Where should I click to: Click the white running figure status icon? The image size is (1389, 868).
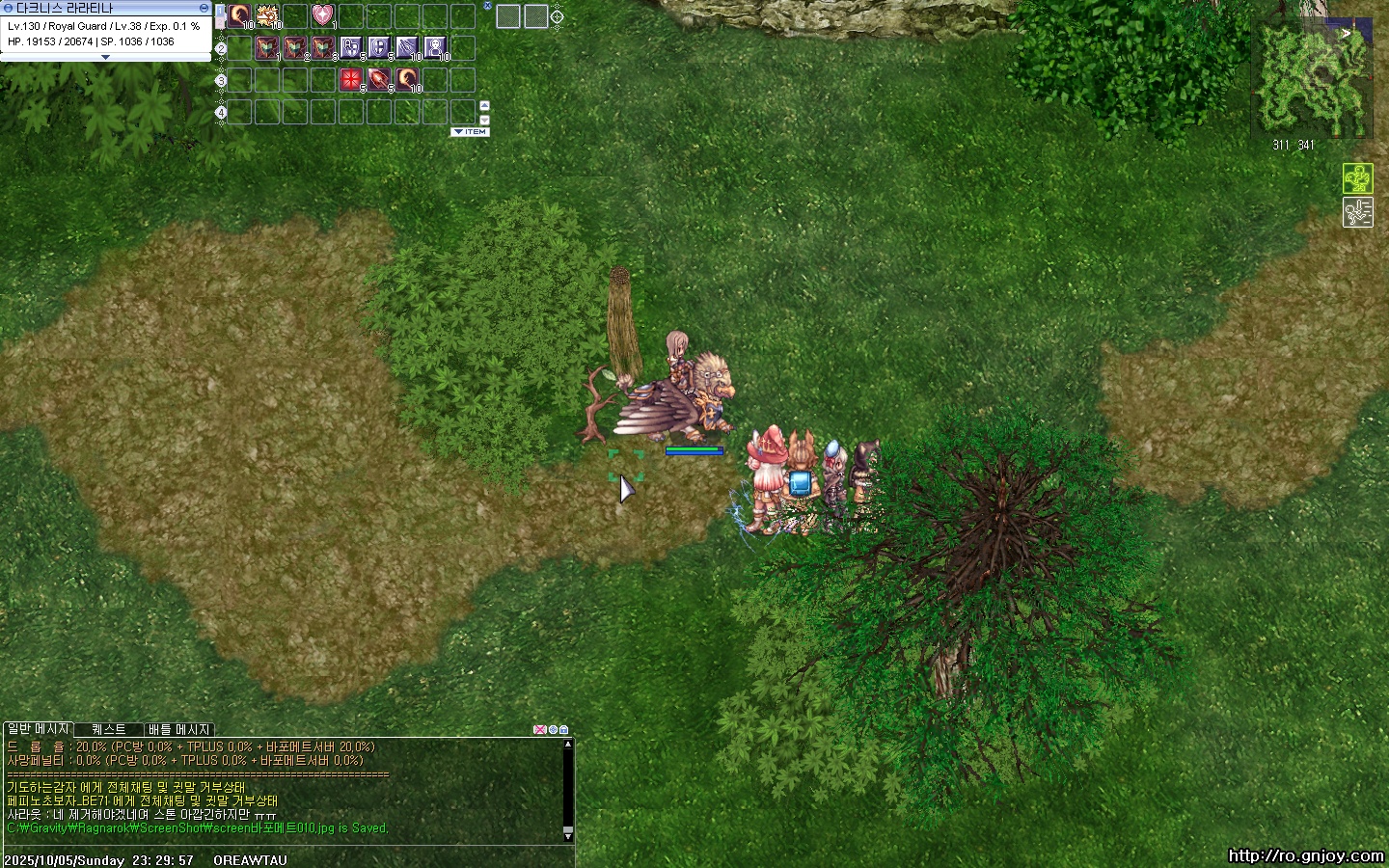[1357, 212]
